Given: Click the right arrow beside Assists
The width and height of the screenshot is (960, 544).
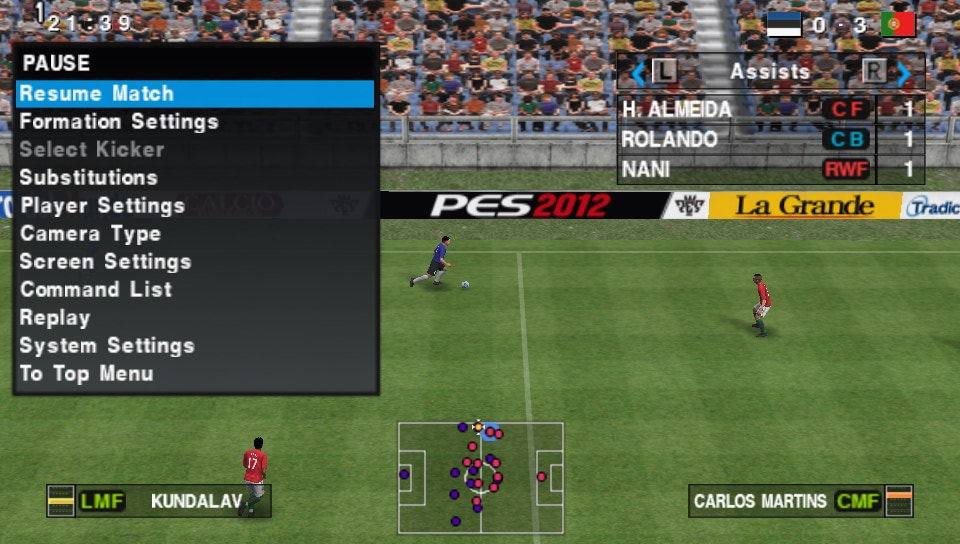Looking at the screenshot, I should (x=903, y=72).
